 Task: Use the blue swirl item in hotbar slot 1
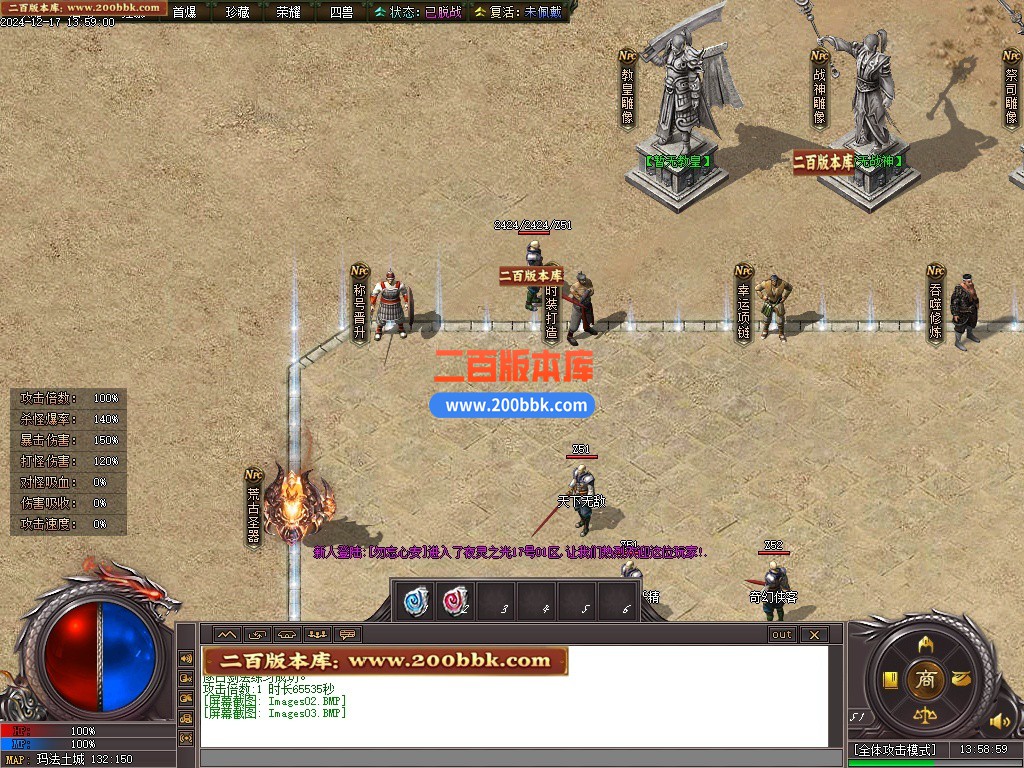414,601
